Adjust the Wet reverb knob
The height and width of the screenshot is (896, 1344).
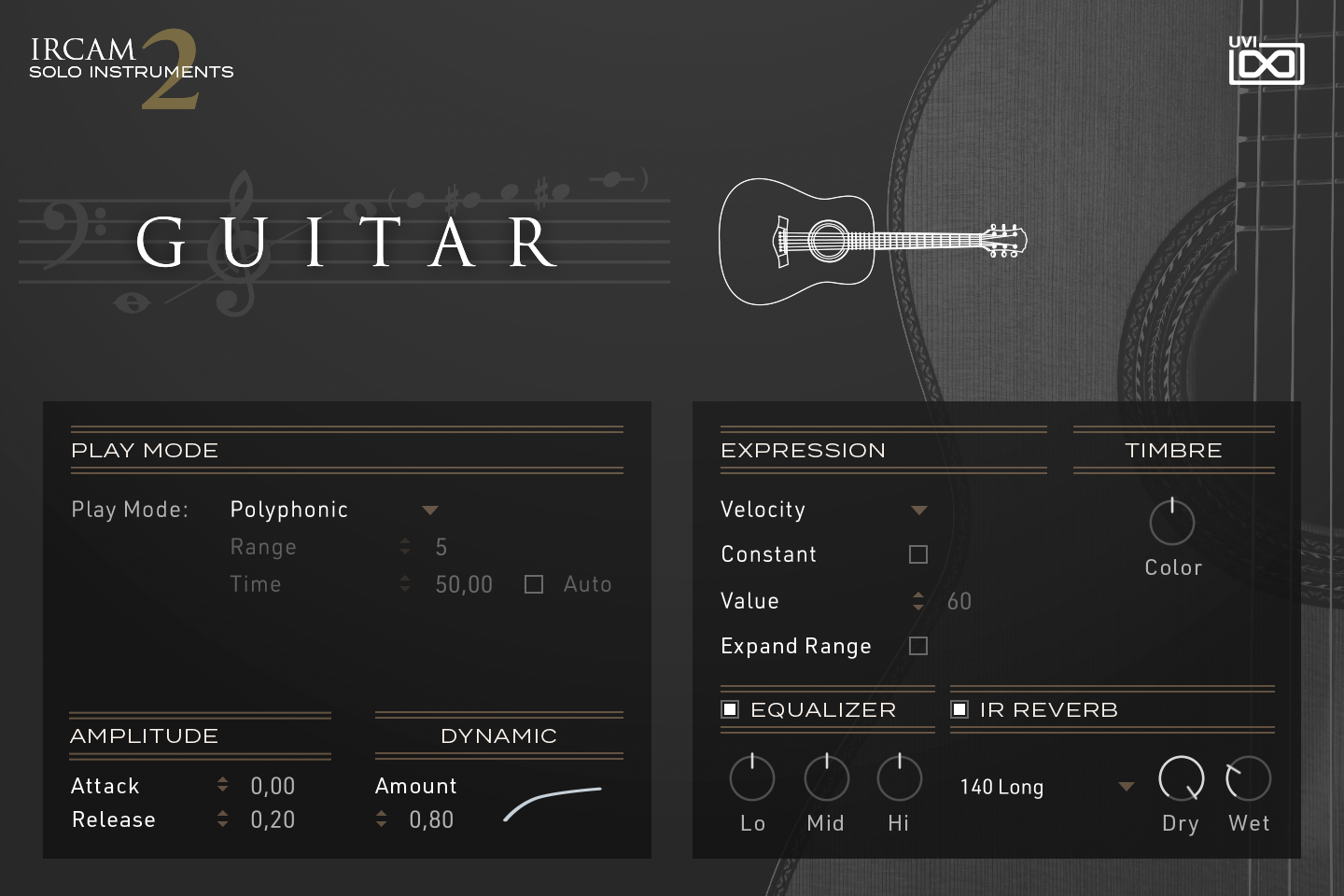coord(1249,777)
